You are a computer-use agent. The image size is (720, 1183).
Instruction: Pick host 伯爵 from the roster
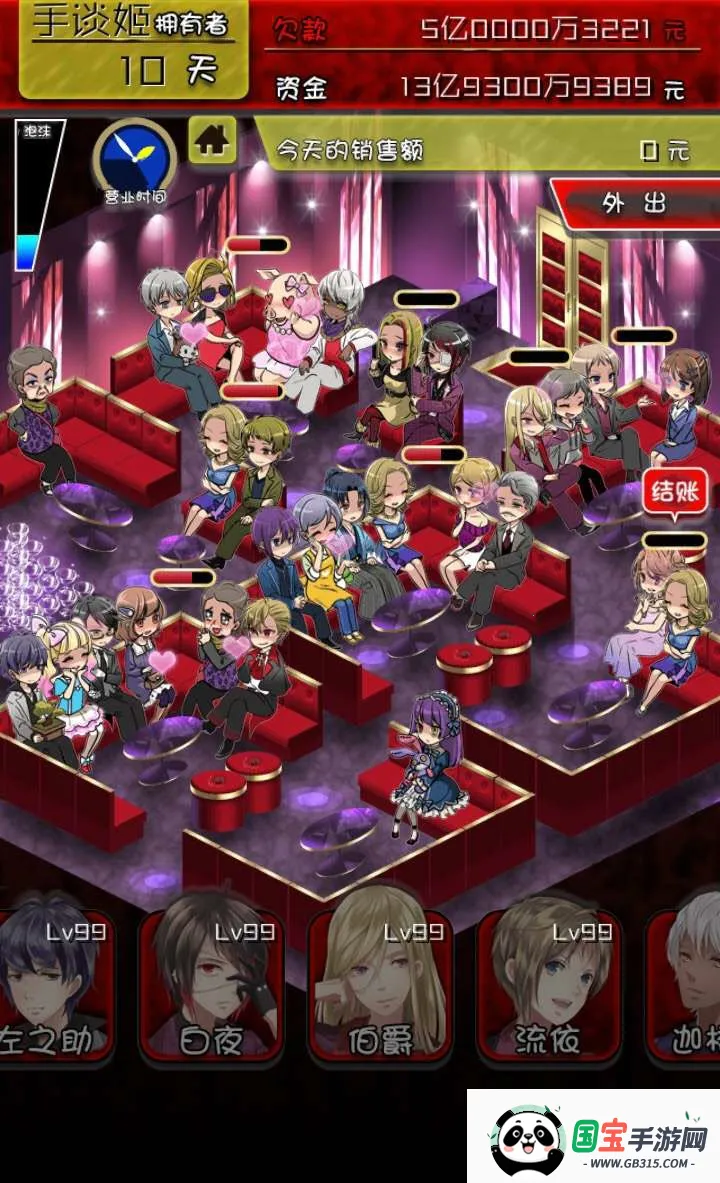[x=381, y=985]
